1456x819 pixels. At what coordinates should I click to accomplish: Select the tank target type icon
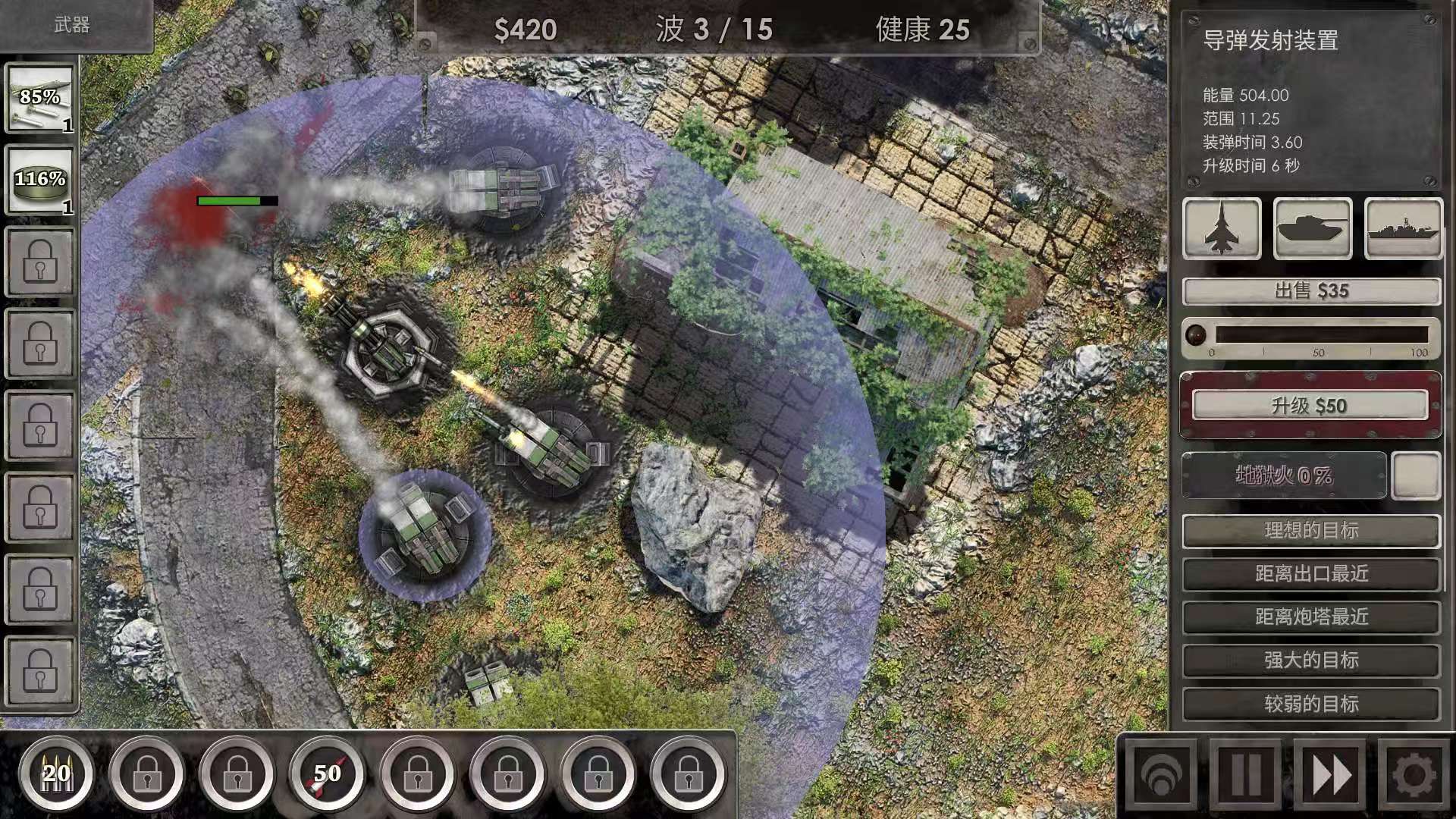tap(1313, 228)
